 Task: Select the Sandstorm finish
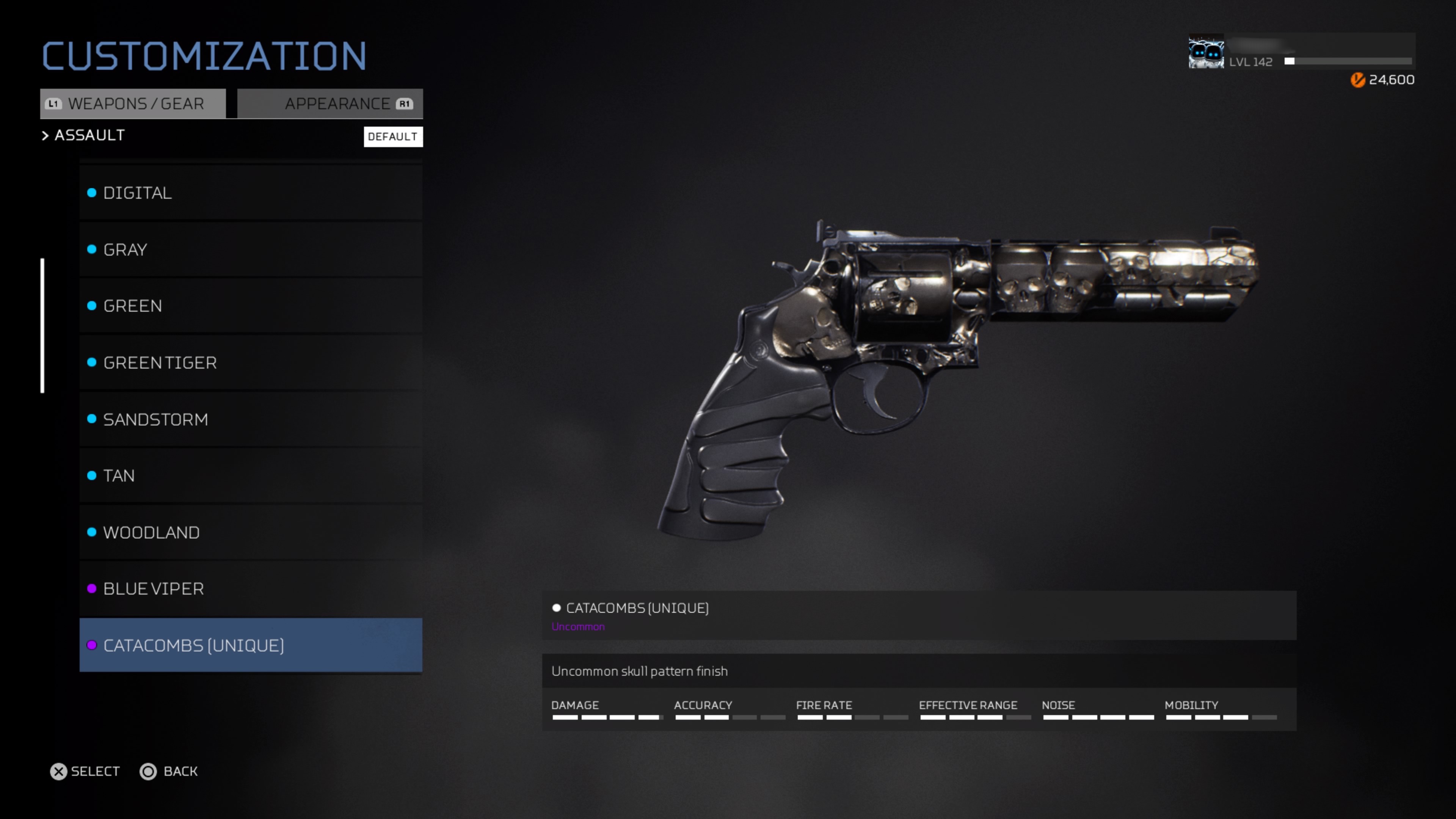coord(250,419)
